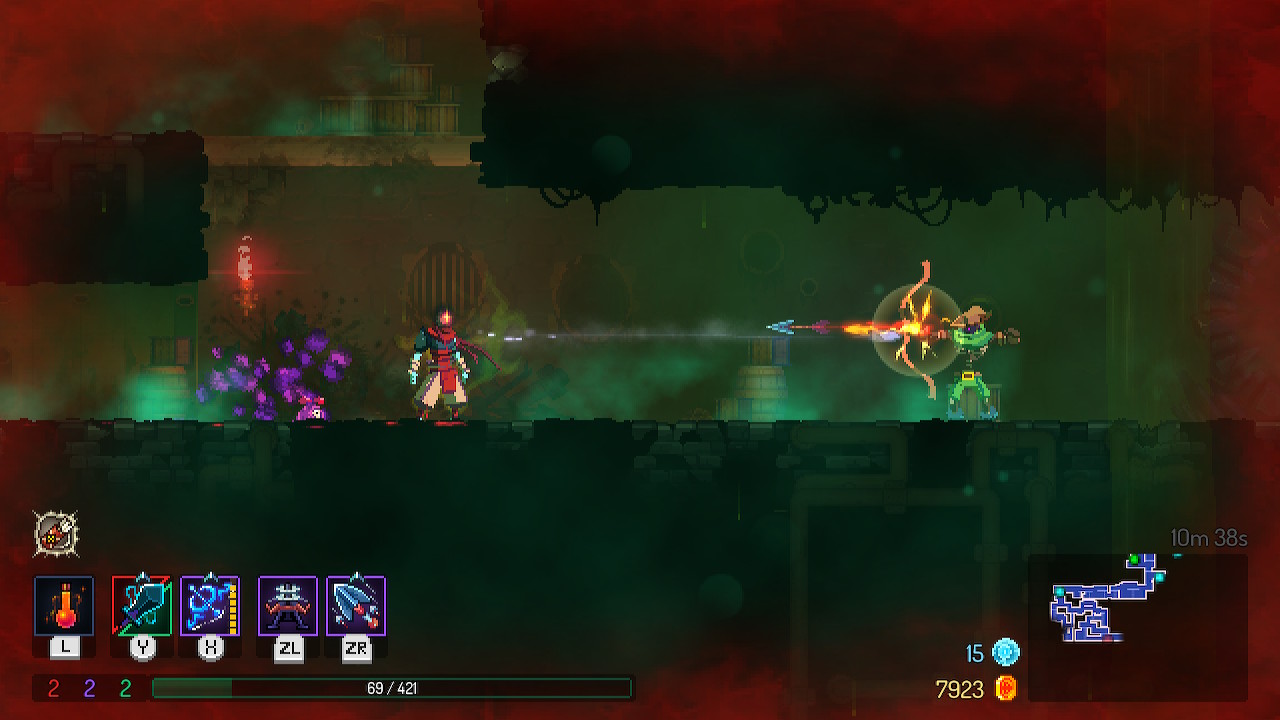Select the blue bow weapon slot
Viewport: 1280px width, 720px height.
(210, 605)
